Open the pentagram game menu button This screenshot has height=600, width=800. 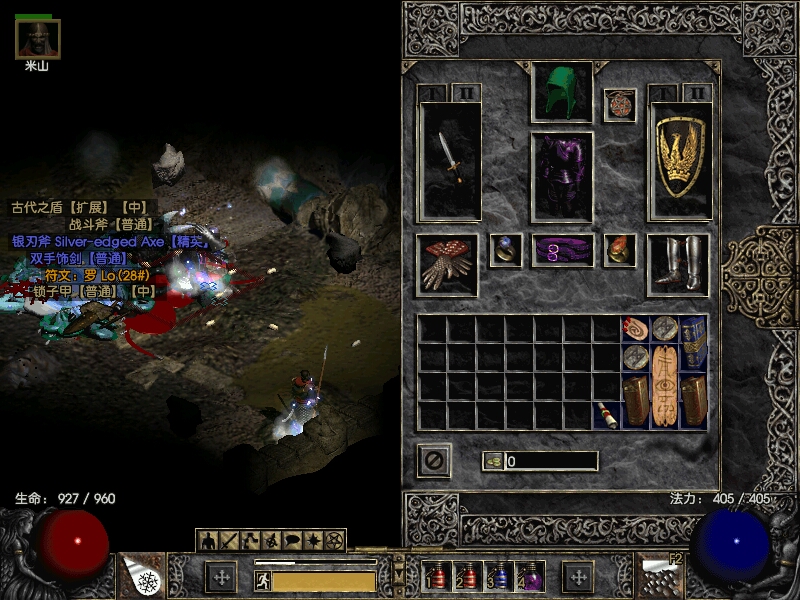pos(334,541)
